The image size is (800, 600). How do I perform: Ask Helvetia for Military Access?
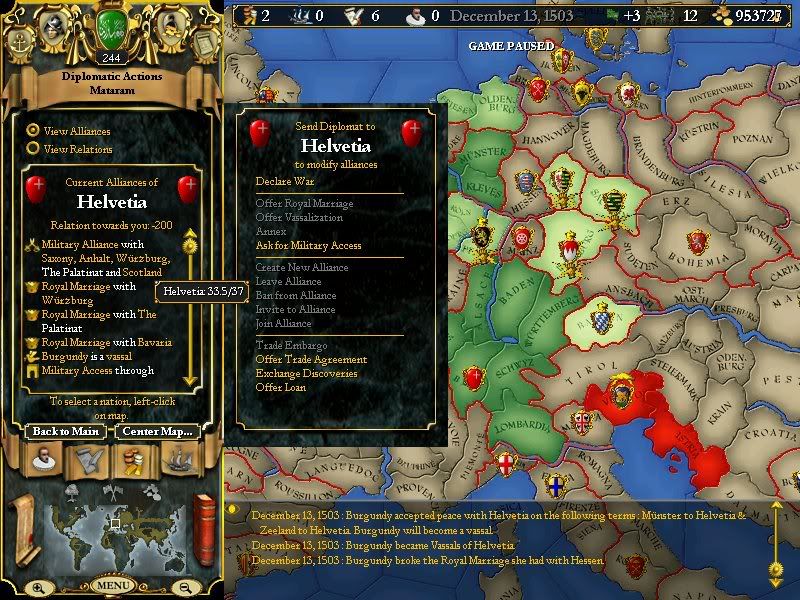coord(308,245)
